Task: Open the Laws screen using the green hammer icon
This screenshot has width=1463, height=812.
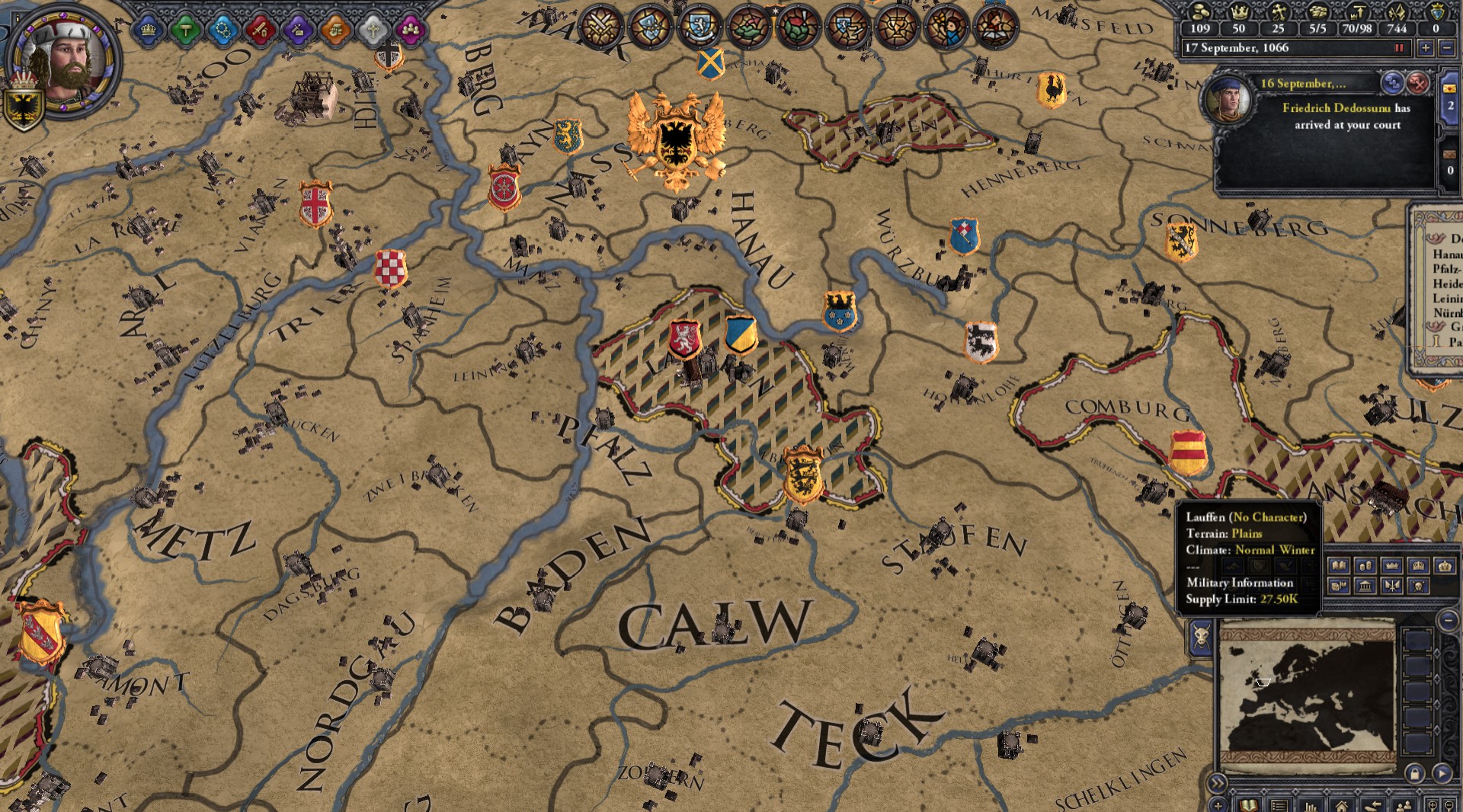Action: (187, 29)
